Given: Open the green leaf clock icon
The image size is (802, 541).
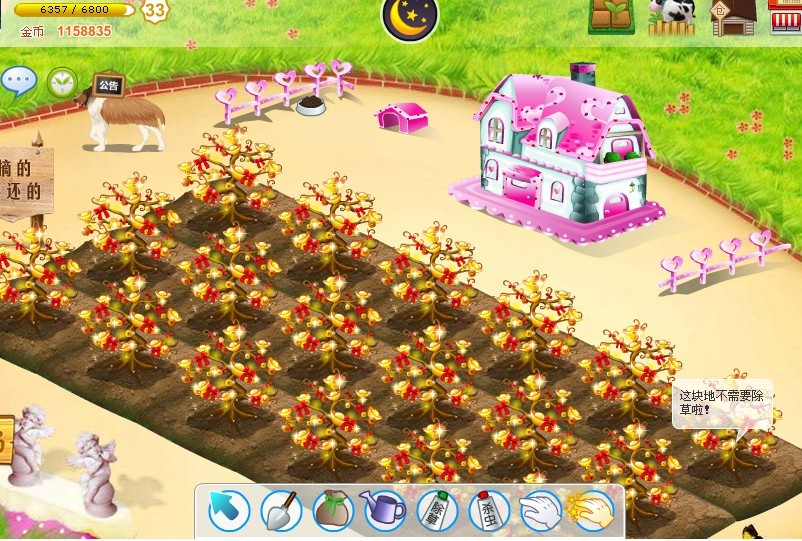Looking at the screenshot, I should [62, 81].
